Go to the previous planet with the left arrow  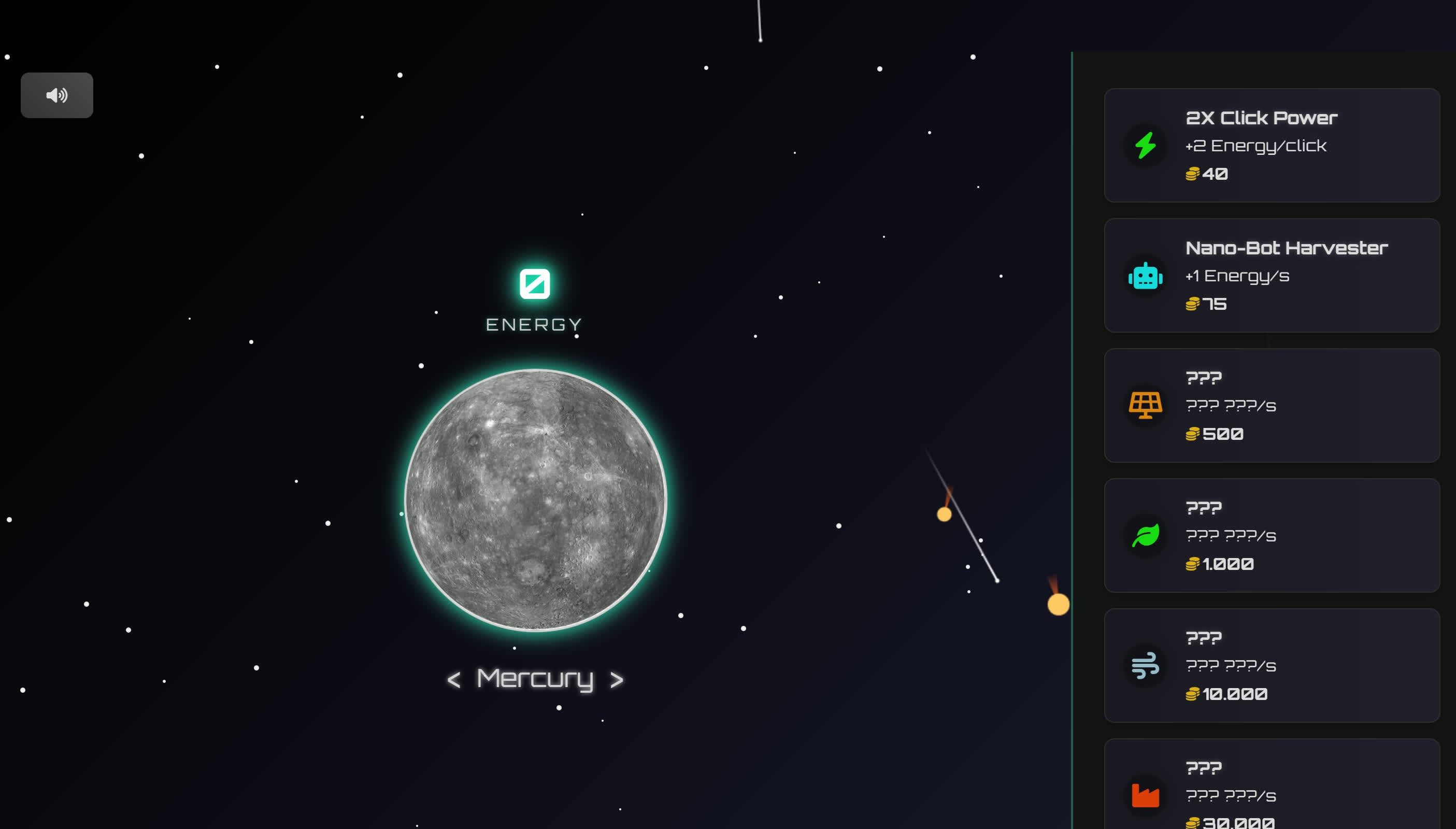(x=454, y=680)
